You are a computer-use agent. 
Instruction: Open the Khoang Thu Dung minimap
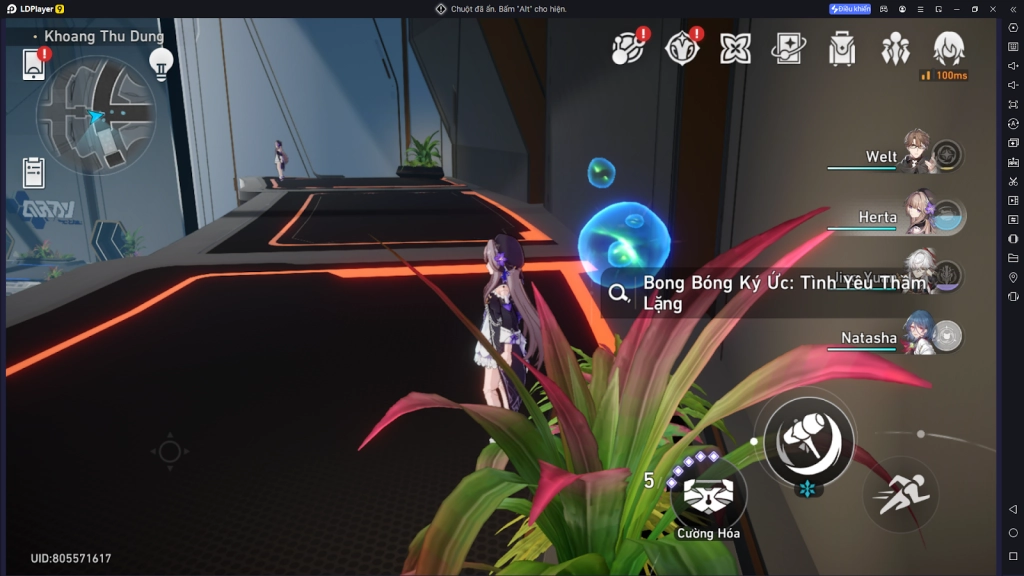click(x=96, y=116)
